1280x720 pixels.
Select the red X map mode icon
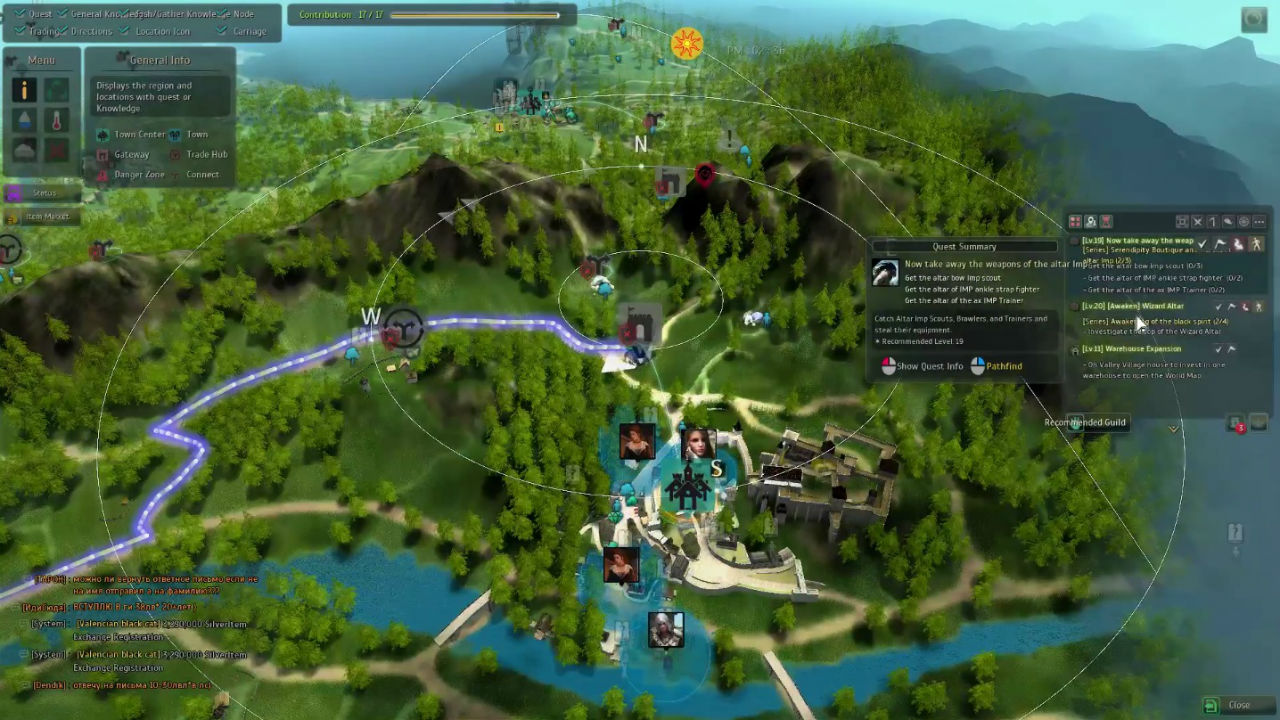tap(57, 151)
